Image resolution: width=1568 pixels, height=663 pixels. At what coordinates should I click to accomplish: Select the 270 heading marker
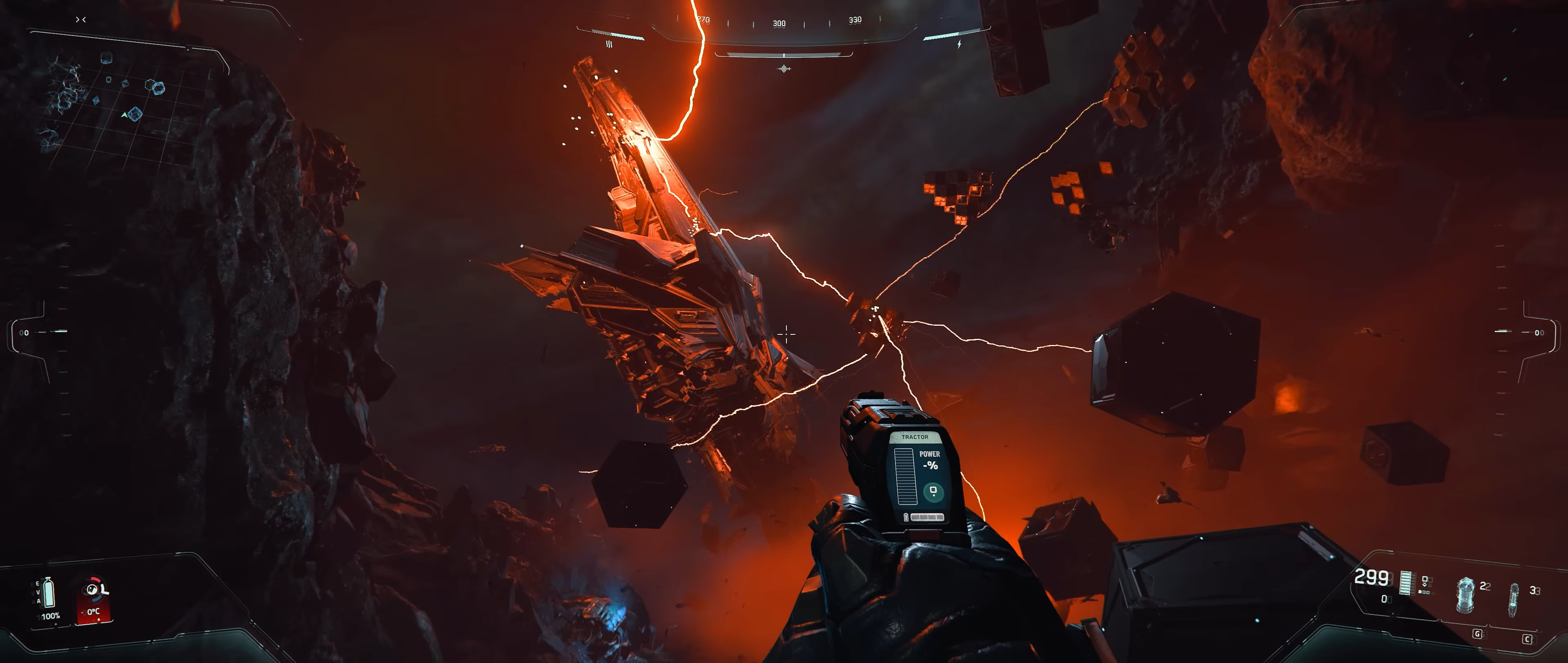pyautogui.click(x=703, y=20)
